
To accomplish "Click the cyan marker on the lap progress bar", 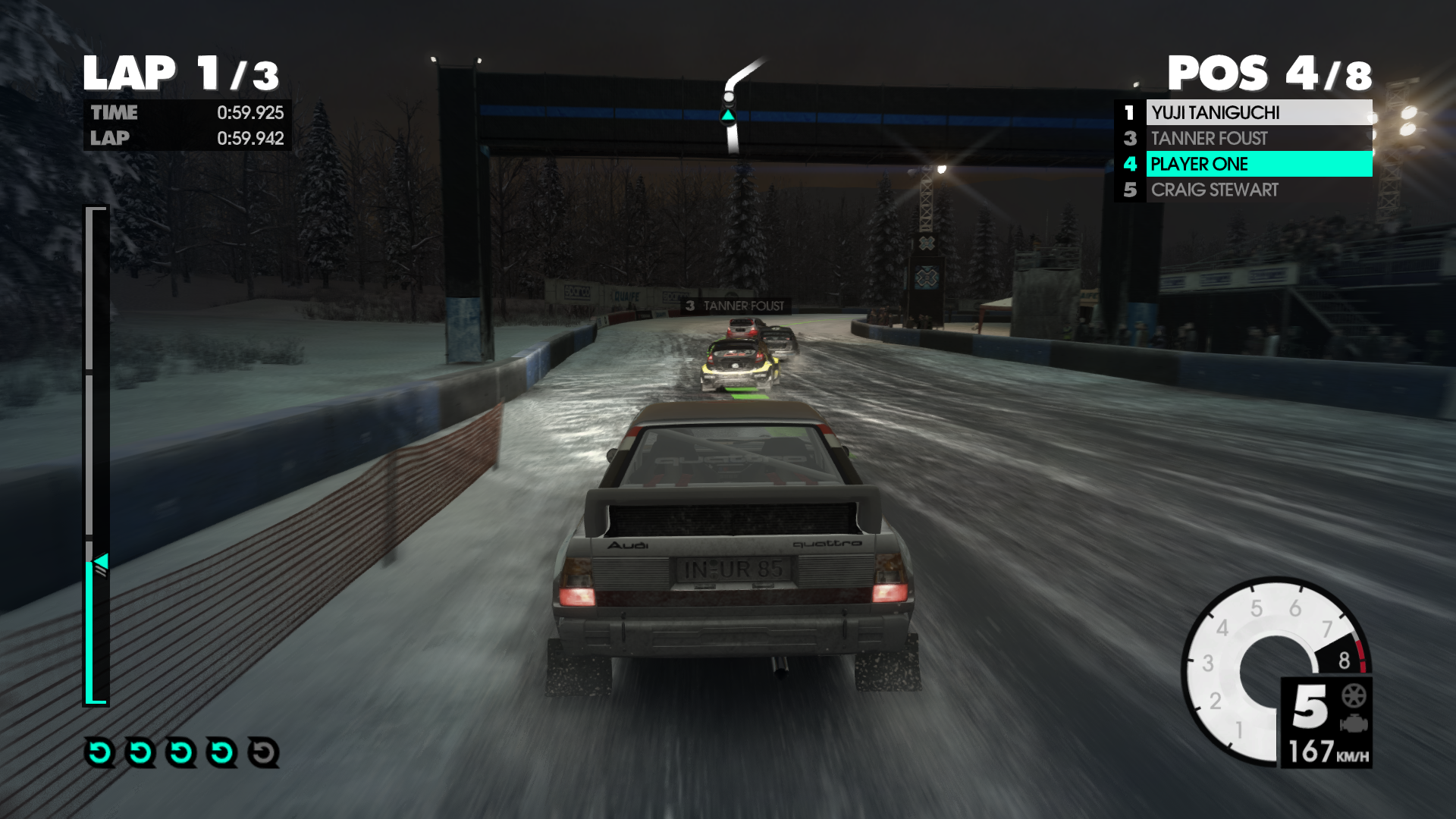I will [101, 562].
